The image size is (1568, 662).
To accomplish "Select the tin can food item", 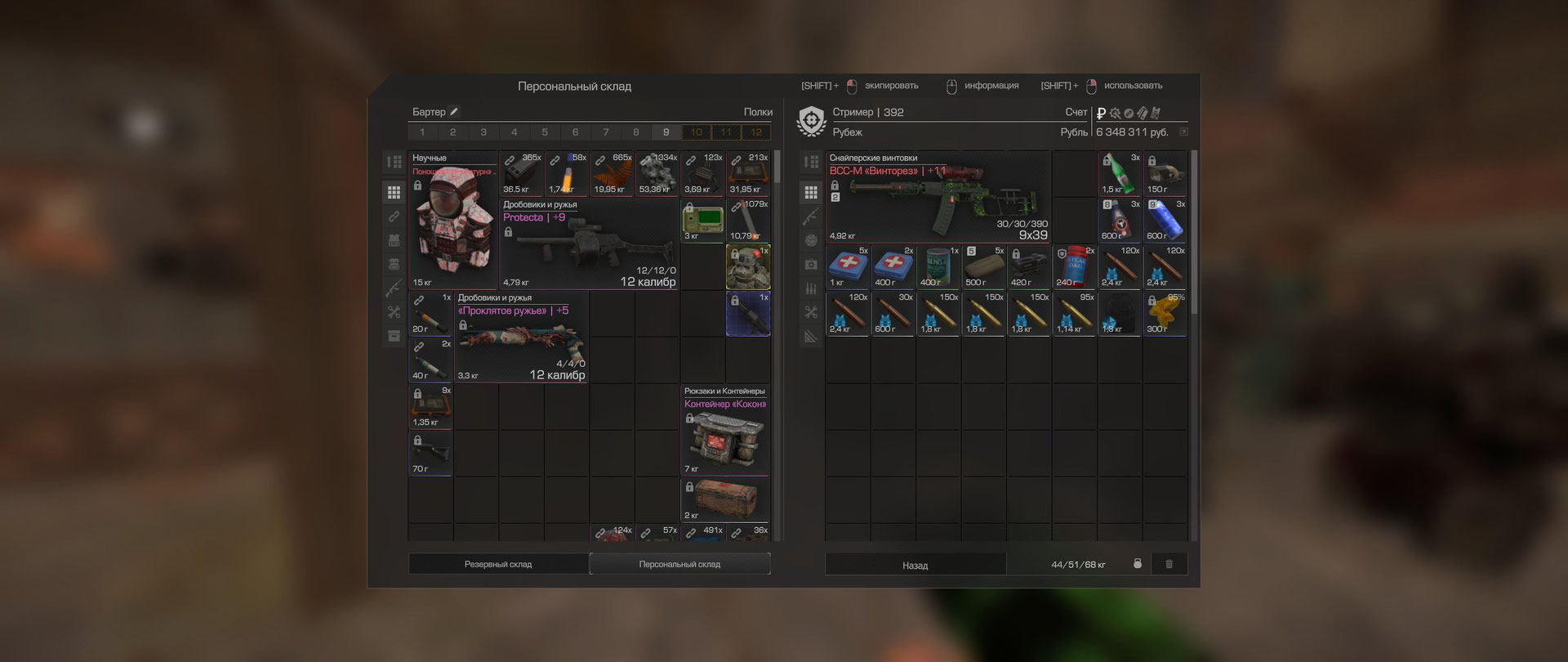I will 938,267.
